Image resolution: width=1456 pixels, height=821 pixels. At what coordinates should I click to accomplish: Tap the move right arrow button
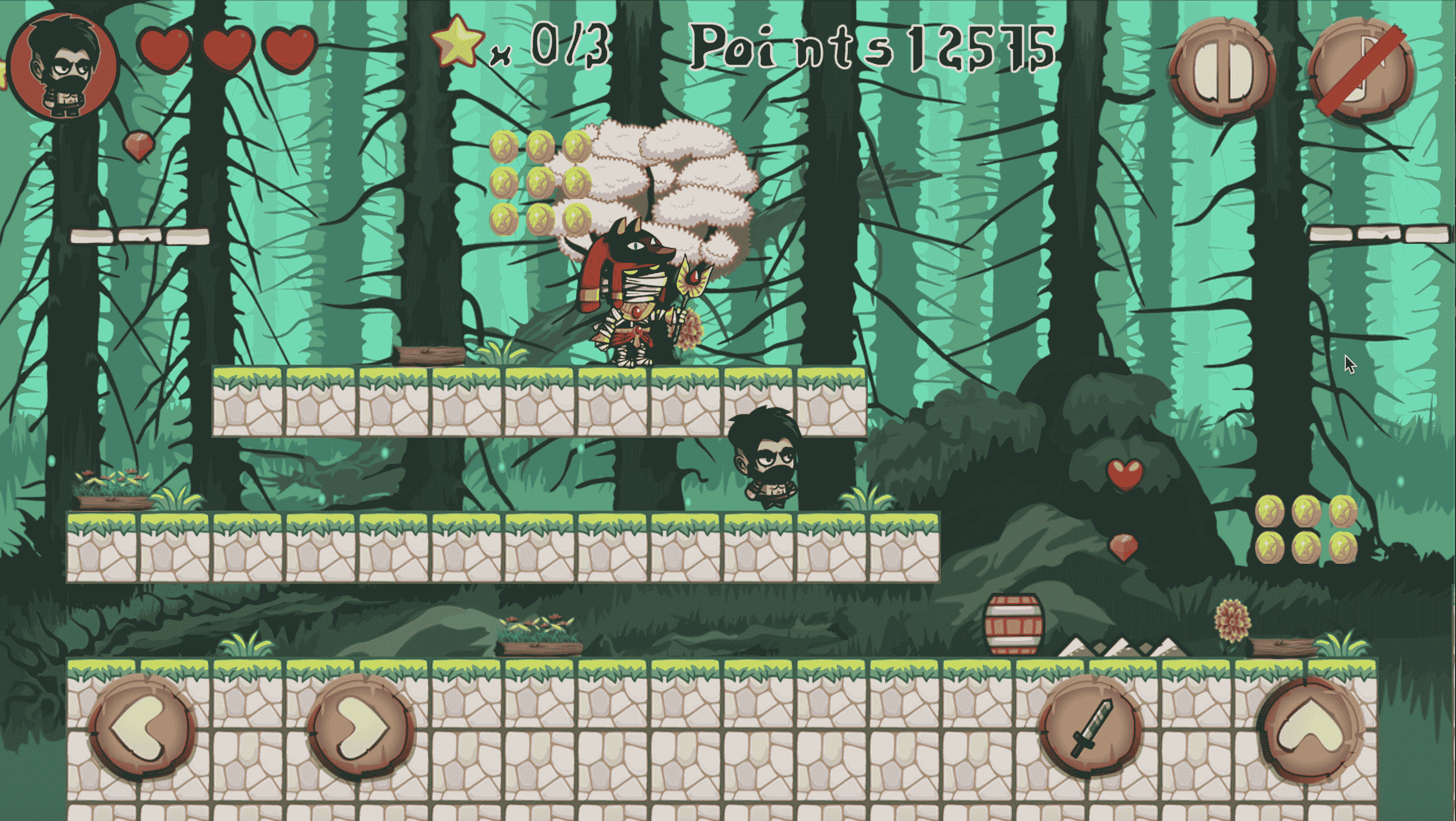[x=362, y=728]
